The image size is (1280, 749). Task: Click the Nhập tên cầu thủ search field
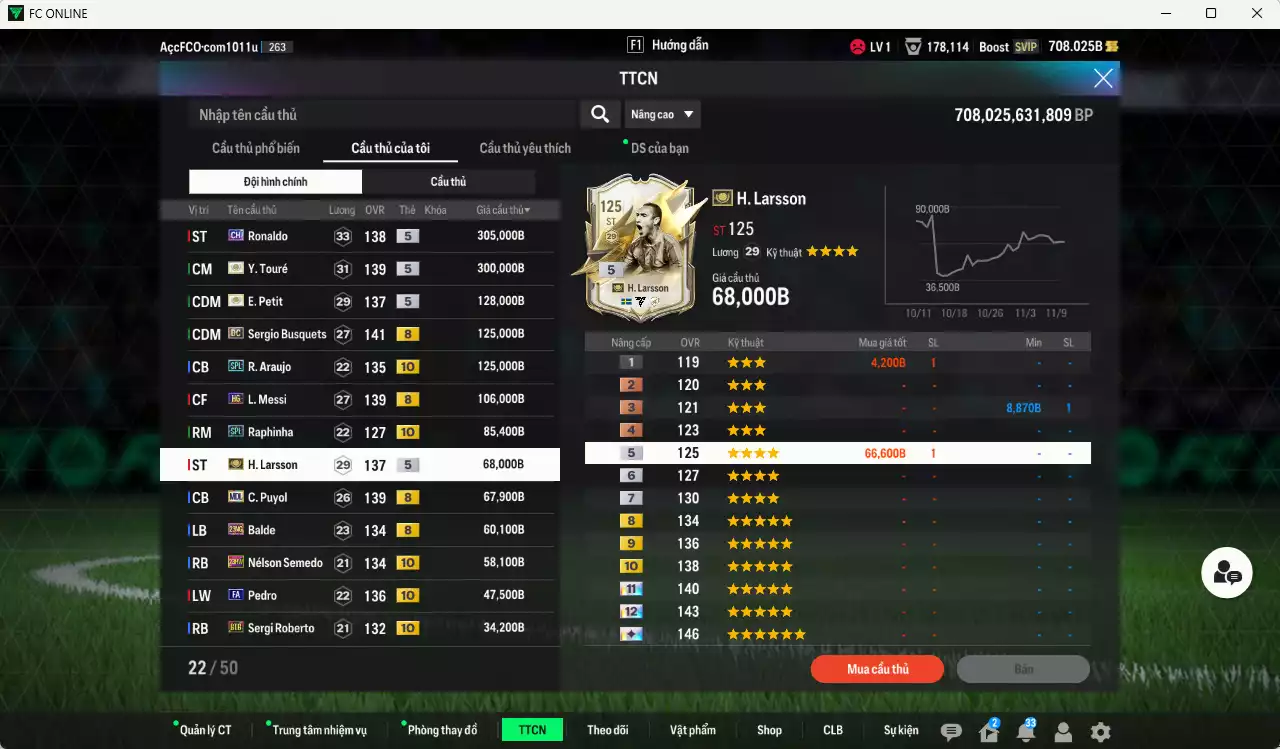point(380,114)
